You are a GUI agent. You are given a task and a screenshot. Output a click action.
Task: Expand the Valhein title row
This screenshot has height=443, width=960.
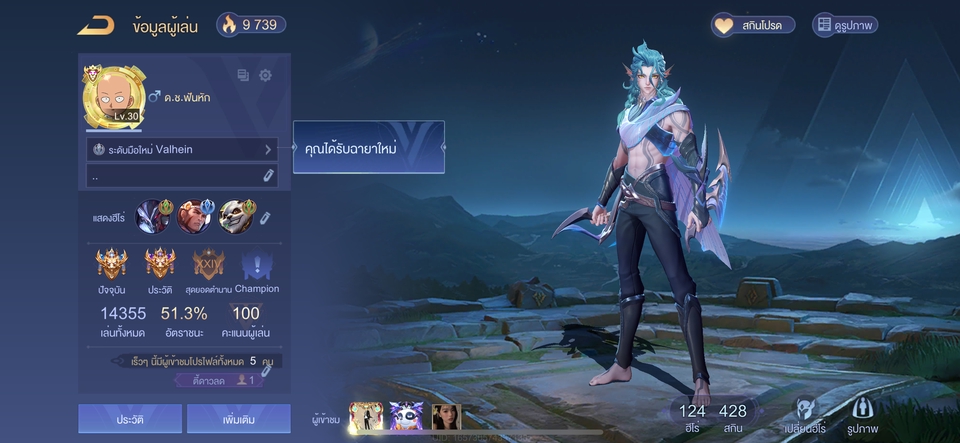point(181,149)
